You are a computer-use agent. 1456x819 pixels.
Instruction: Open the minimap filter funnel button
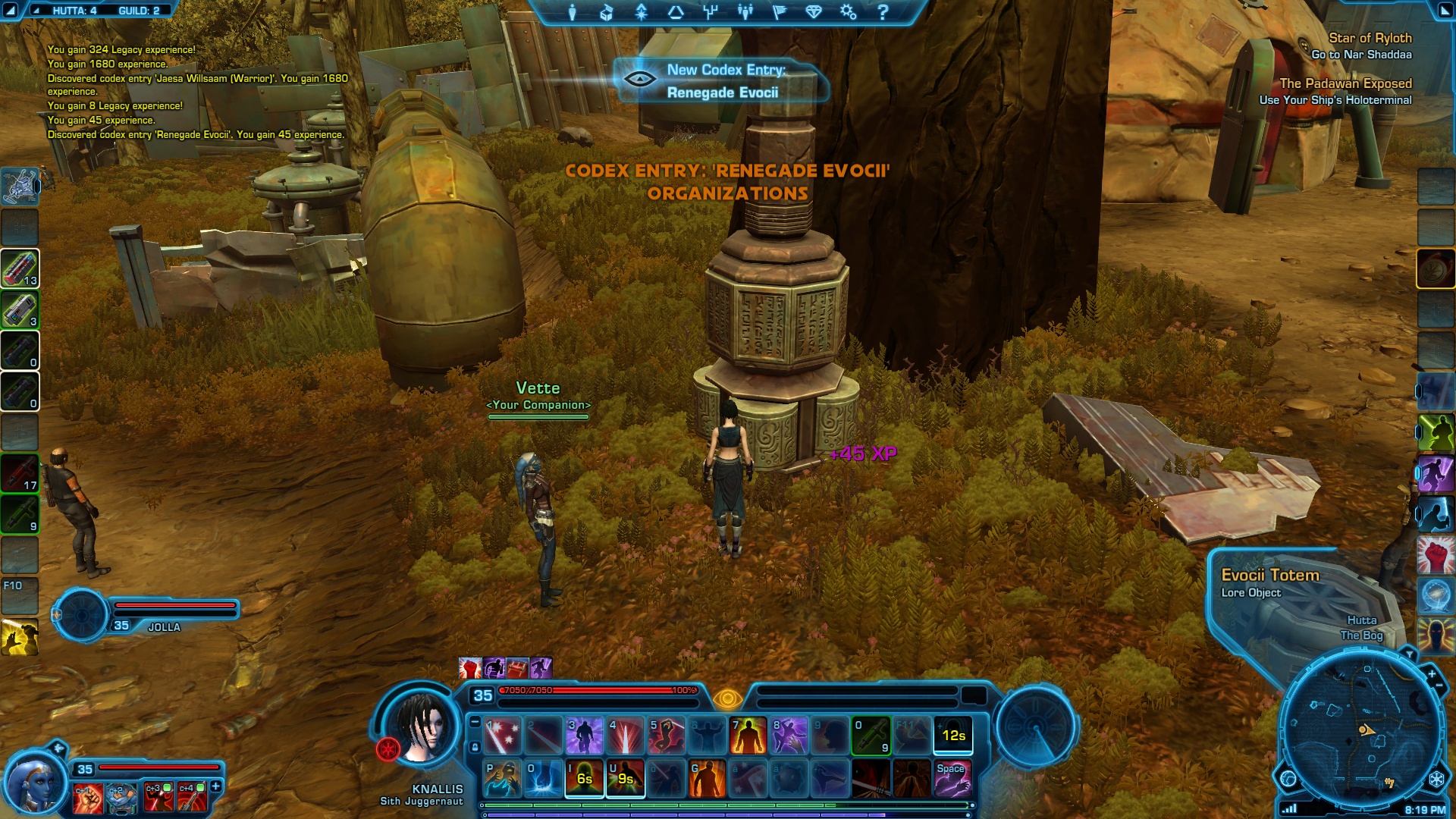tap(1409, 654)
